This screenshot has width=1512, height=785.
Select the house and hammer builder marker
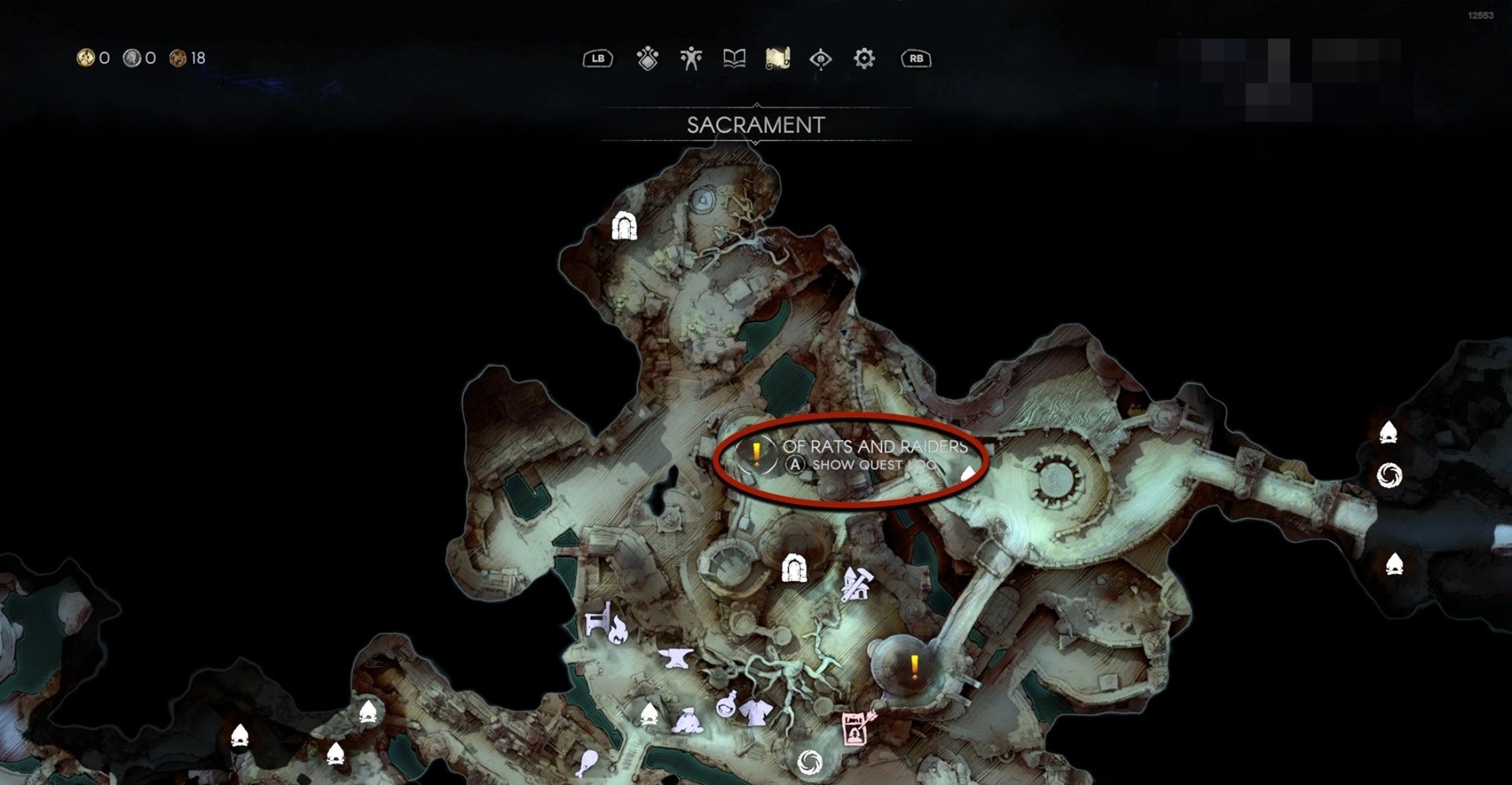click(x=856, y=584)
